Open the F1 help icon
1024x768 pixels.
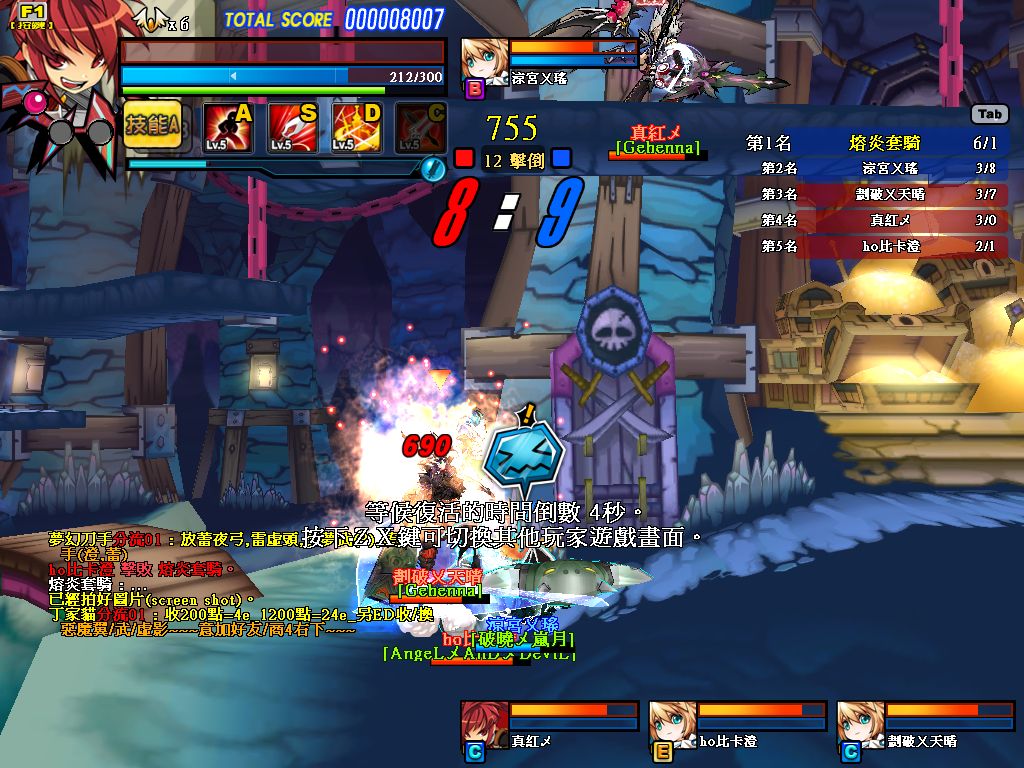(x=32, y=15)
